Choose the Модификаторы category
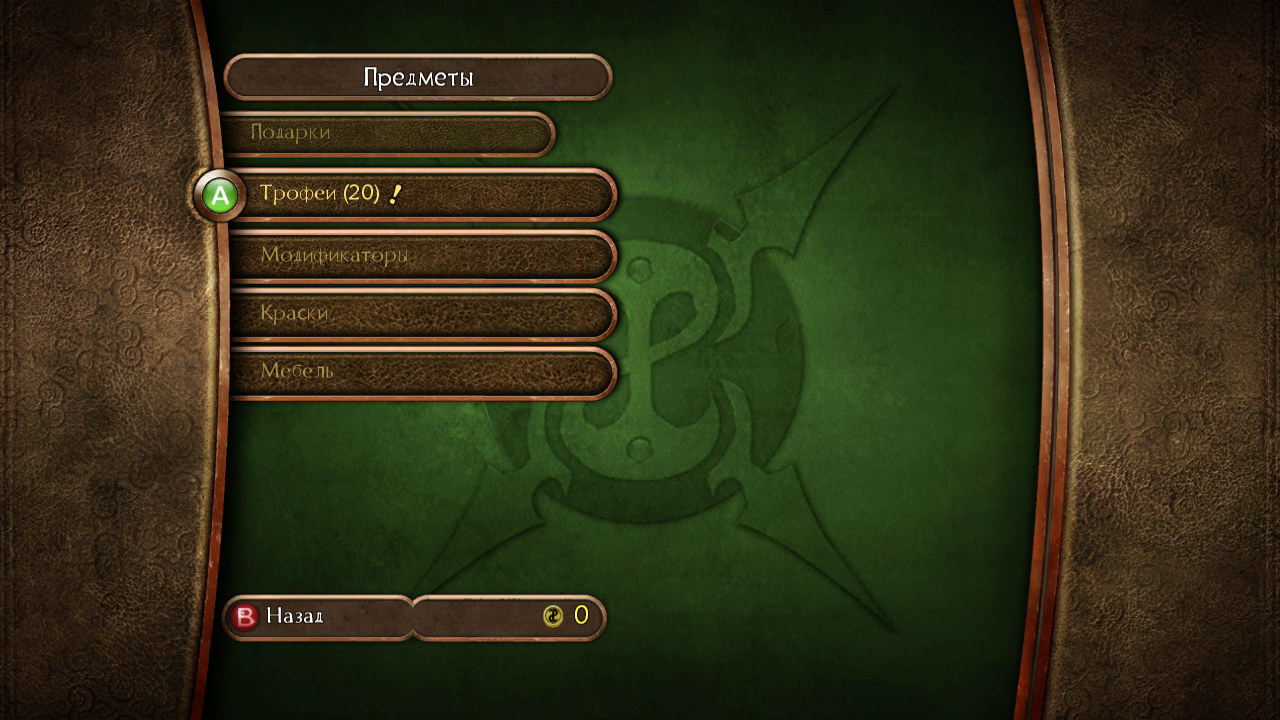The image size is (1280, 720). (420, 256)
